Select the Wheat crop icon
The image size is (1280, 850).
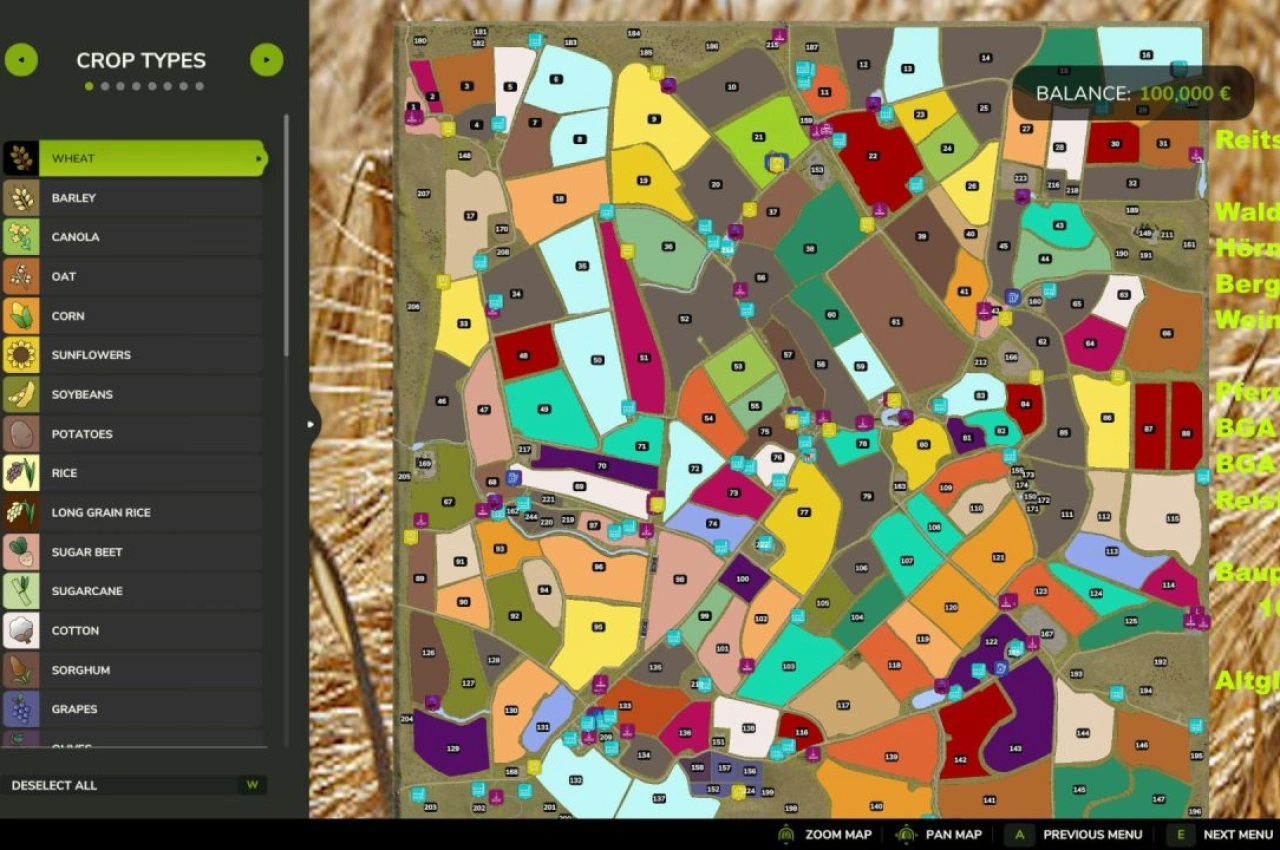click(x=20, y=158)
